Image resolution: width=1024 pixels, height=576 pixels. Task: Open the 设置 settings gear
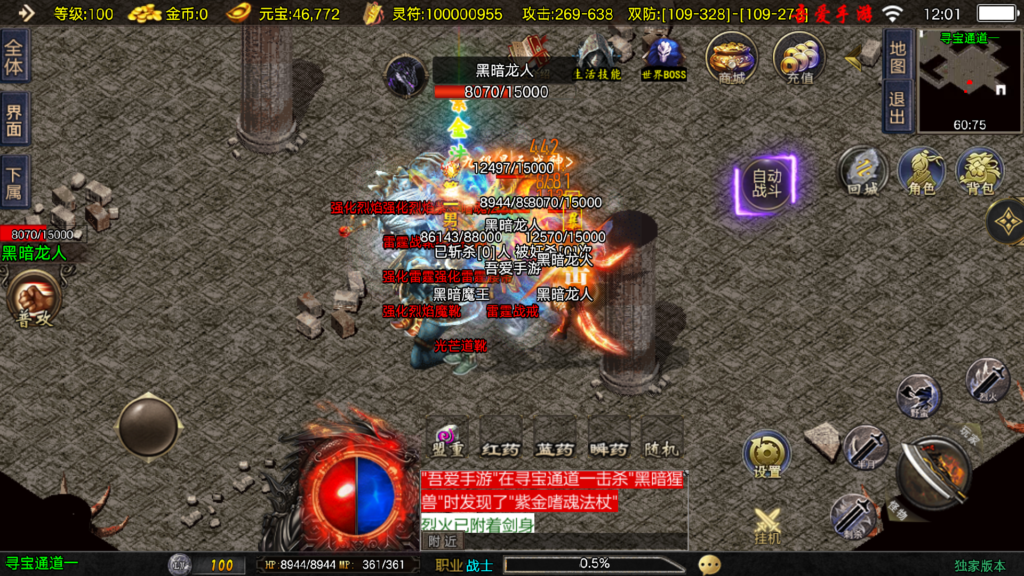point(767,455)
